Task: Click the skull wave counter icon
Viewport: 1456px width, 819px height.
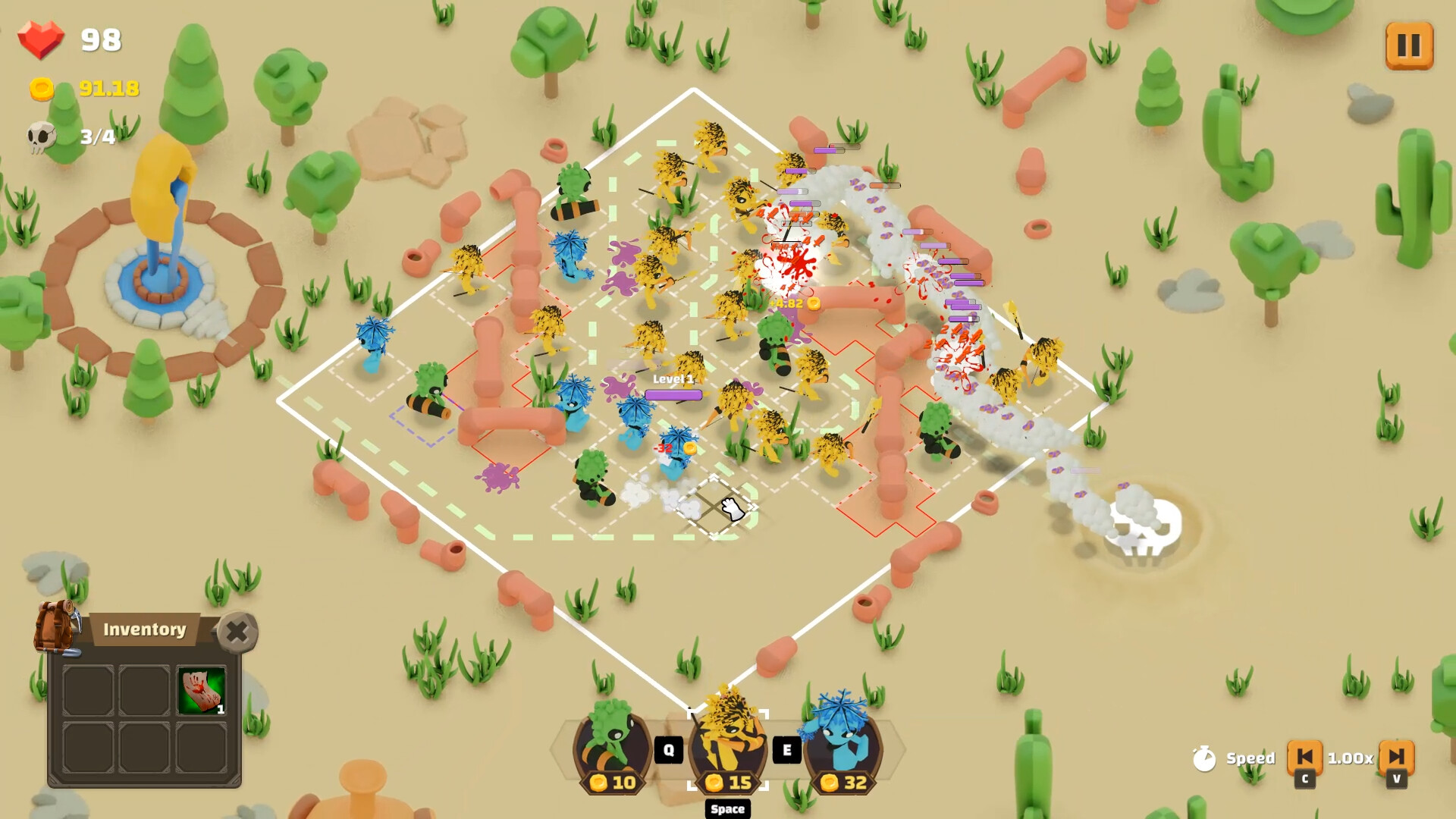Action: [x=42, y=139]
